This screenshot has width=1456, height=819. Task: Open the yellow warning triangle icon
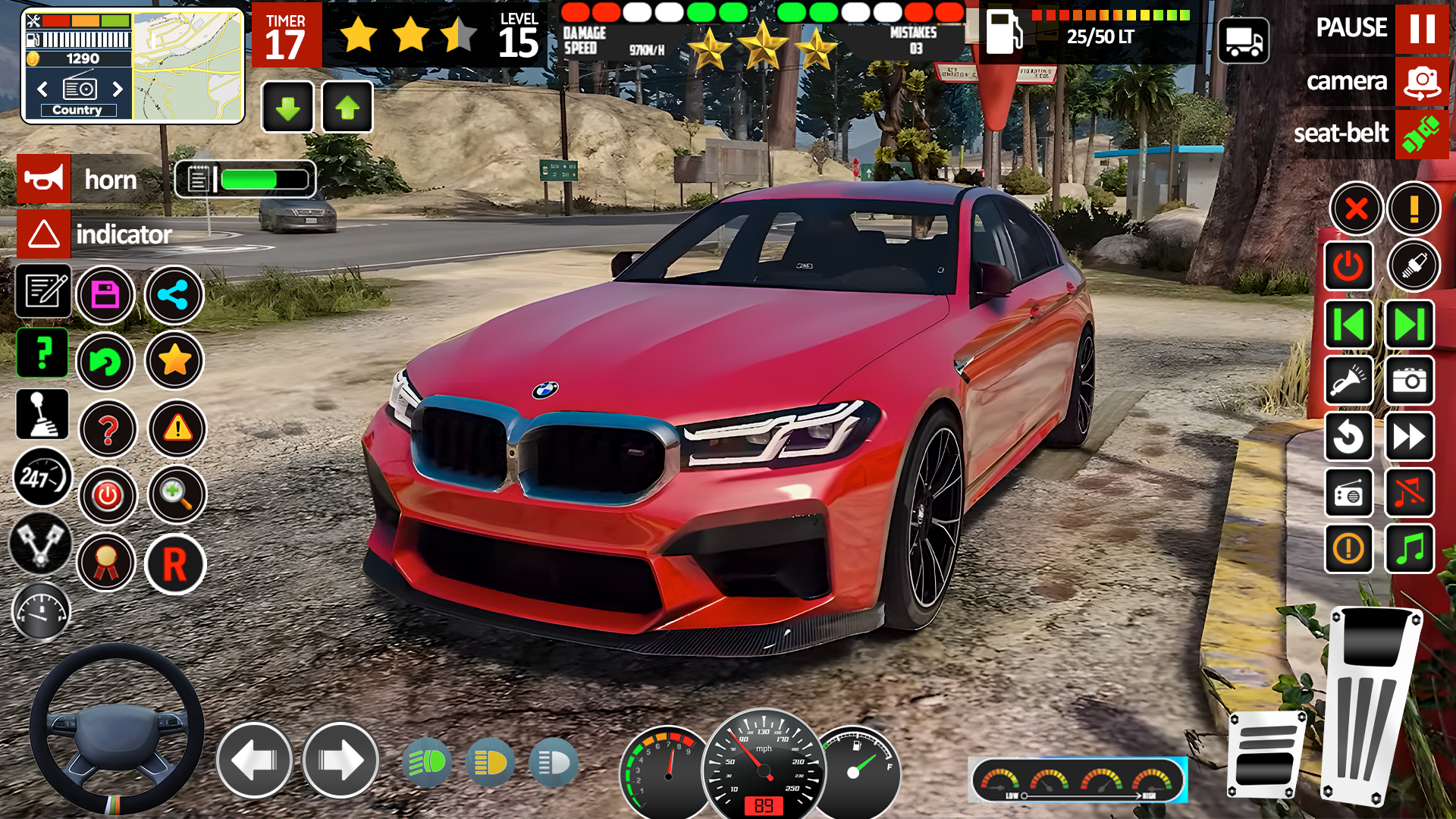177,429
